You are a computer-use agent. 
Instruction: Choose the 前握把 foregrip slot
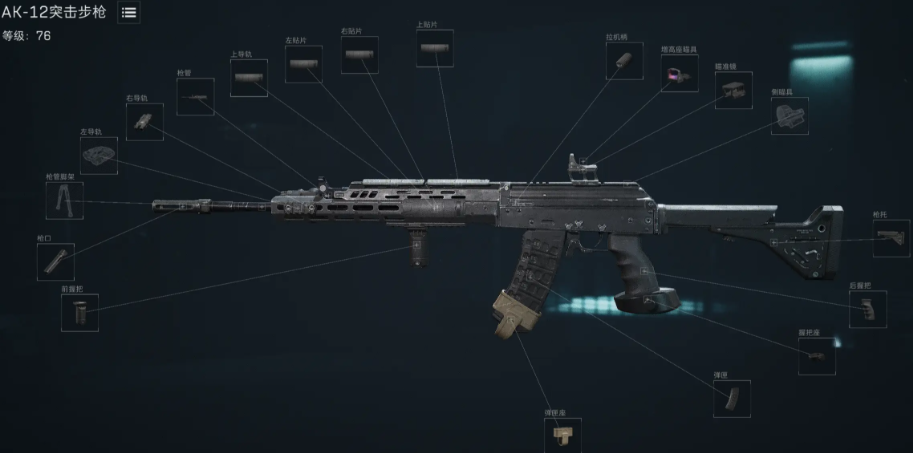coord(80,313)
